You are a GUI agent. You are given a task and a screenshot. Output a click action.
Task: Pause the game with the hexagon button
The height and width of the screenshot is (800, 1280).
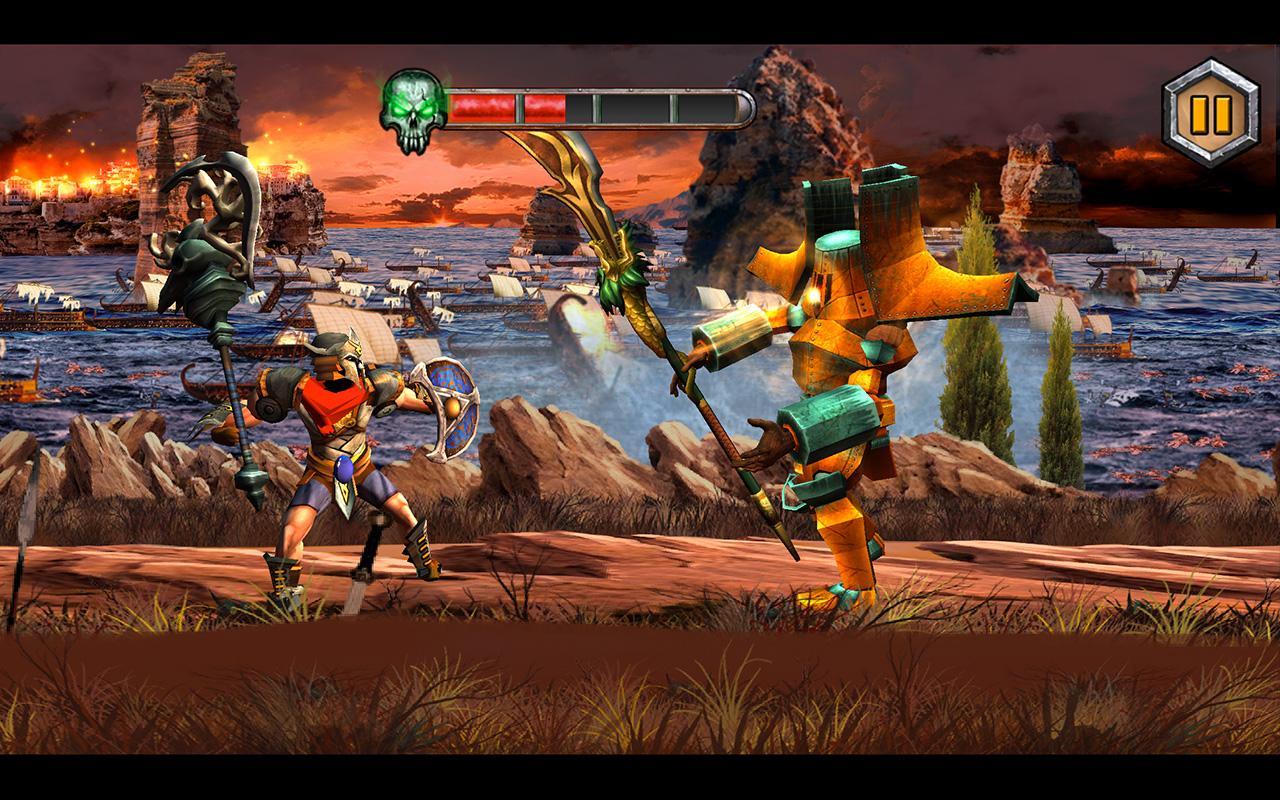(1210, 112)
